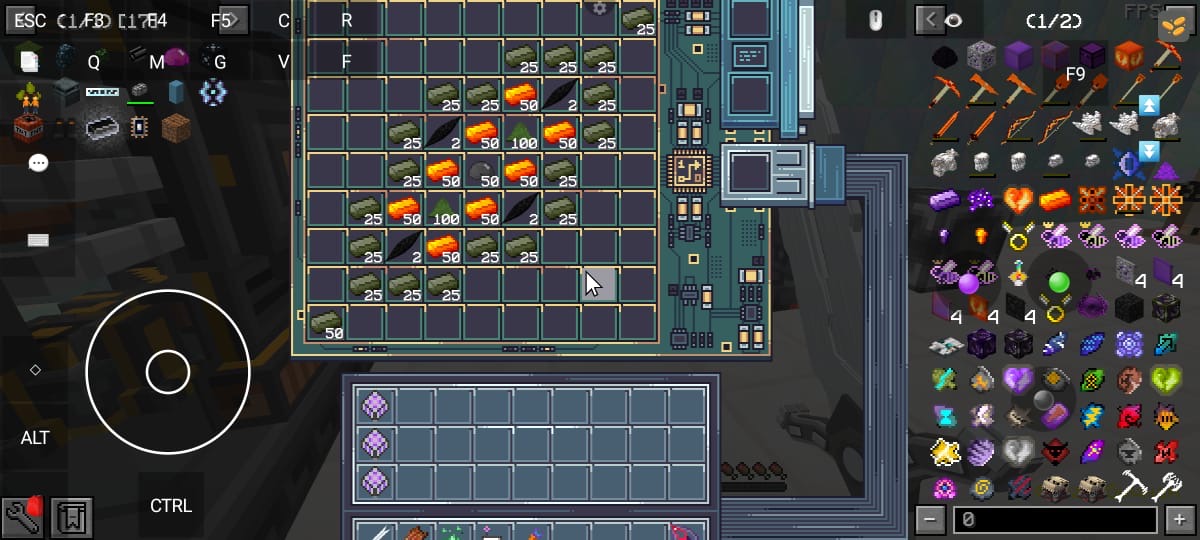Tap the ALT touch button
The width and height of the screenshot is (1200, 540).
tap(35, 438)
